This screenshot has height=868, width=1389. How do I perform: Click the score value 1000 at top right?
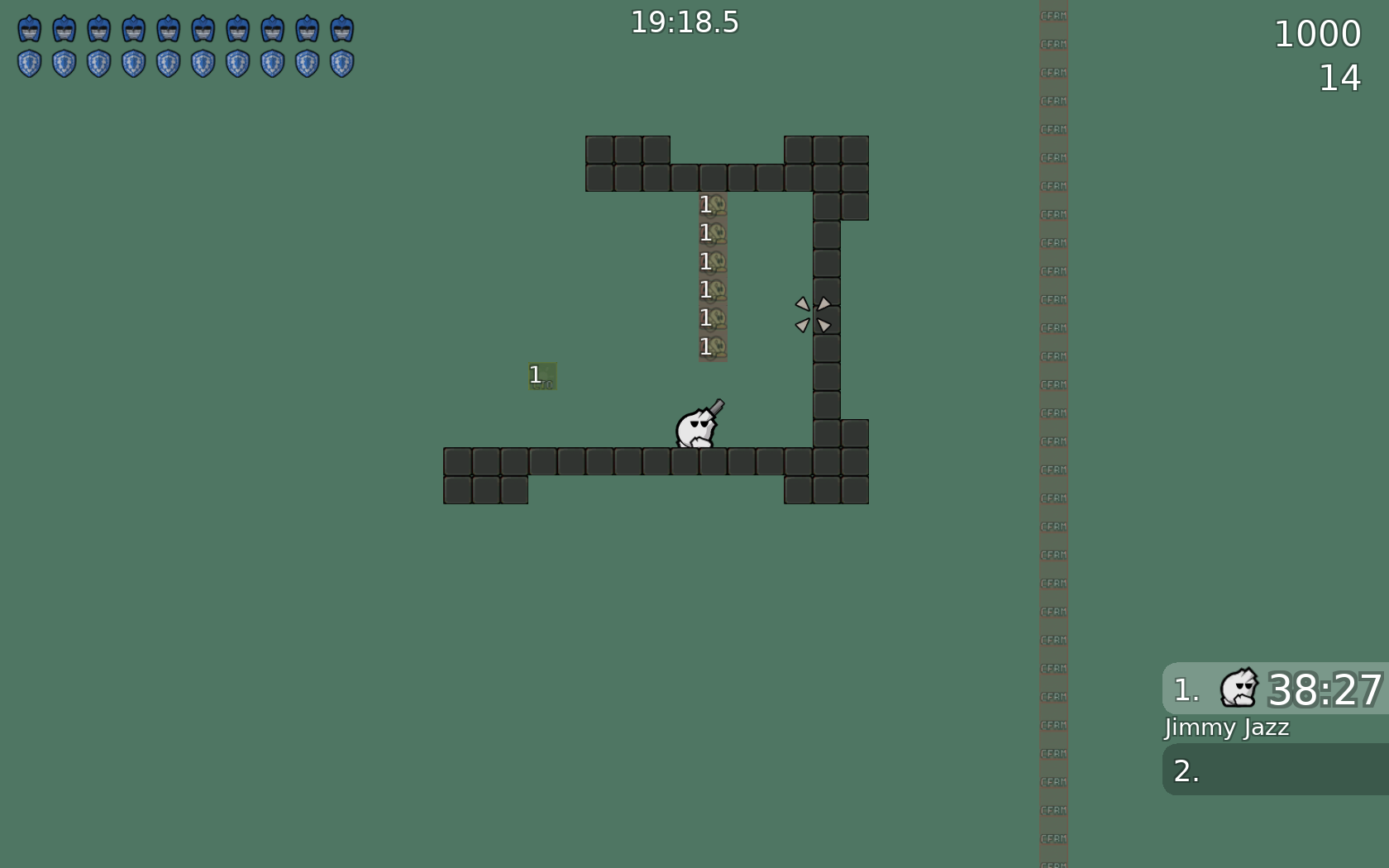tap(1317, 33)
